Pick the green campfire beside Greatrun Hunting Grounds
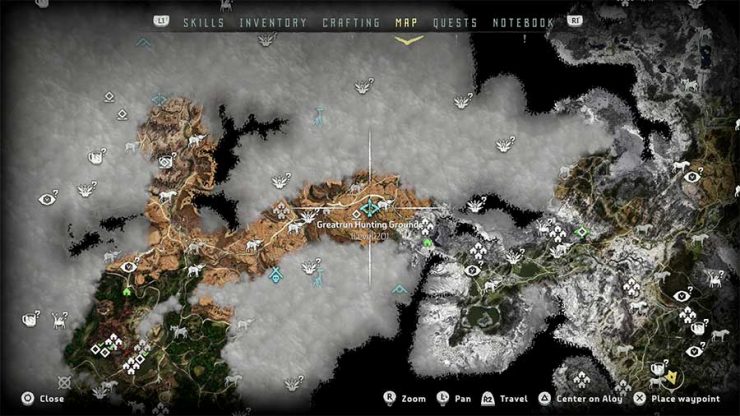Viewport: 740px width, 416px height. [428, 242]
